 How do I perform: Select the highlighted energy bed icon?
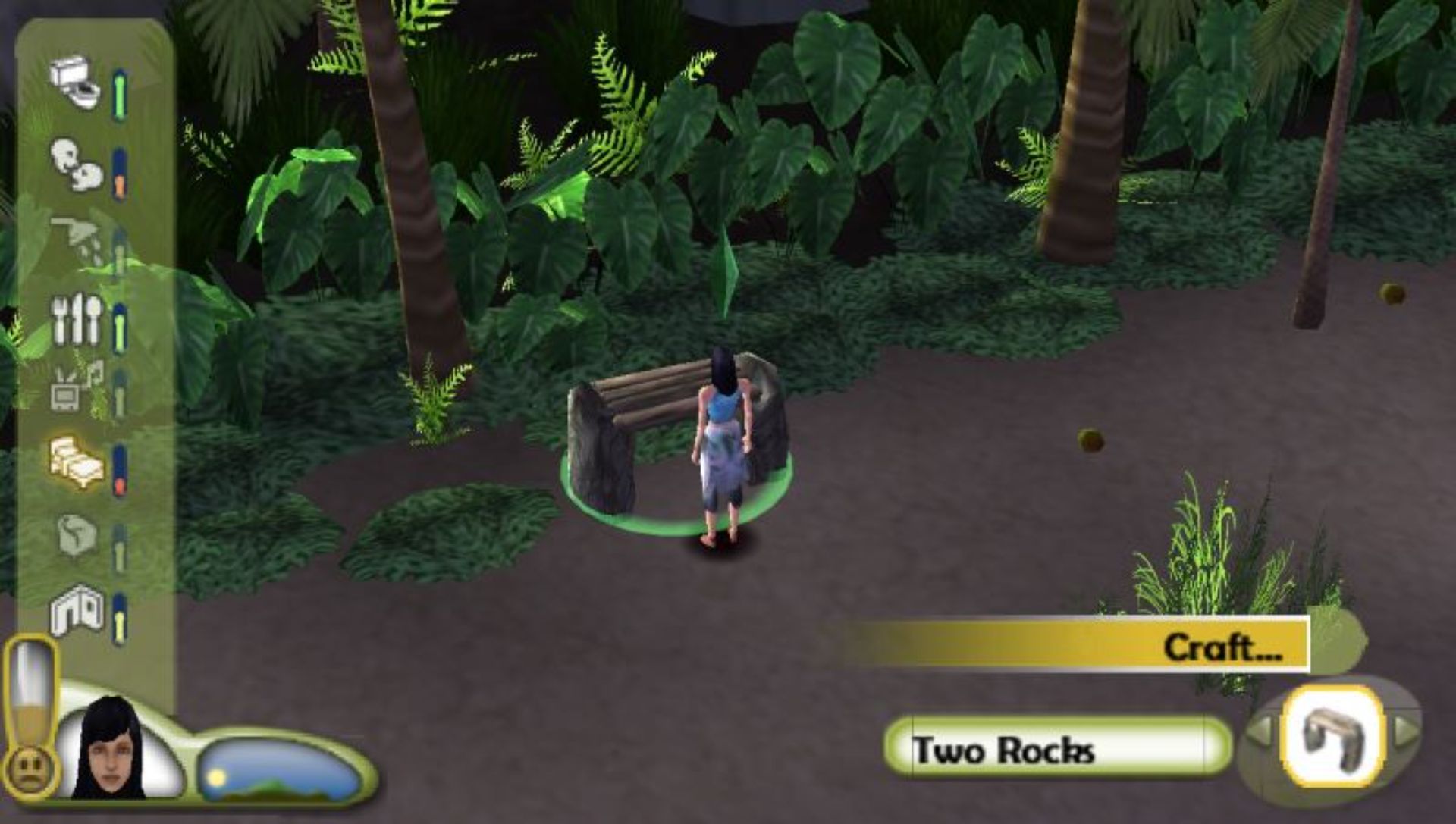77,461
